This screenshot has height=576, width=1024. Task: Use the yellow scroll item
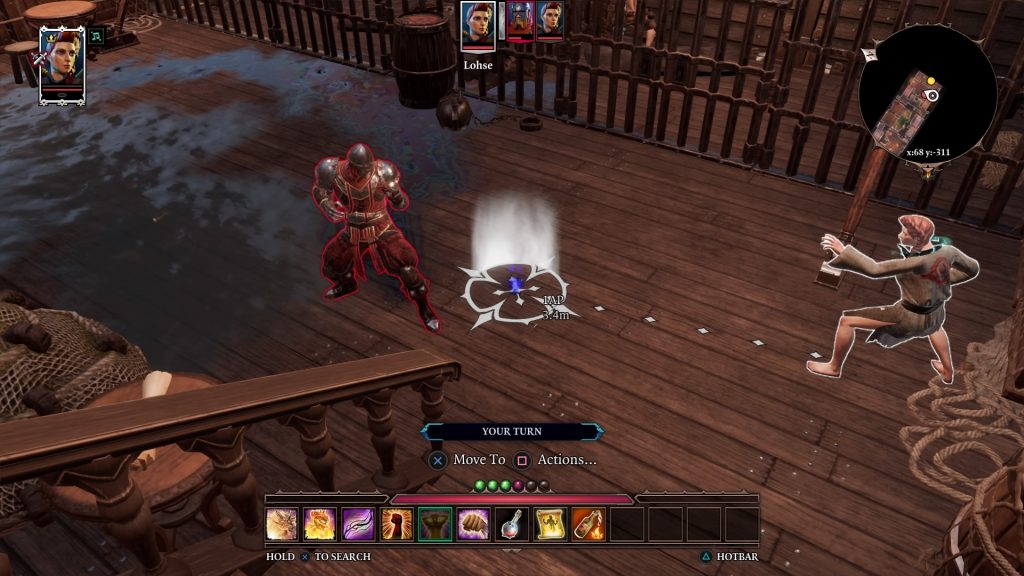[x=550, y=524]
